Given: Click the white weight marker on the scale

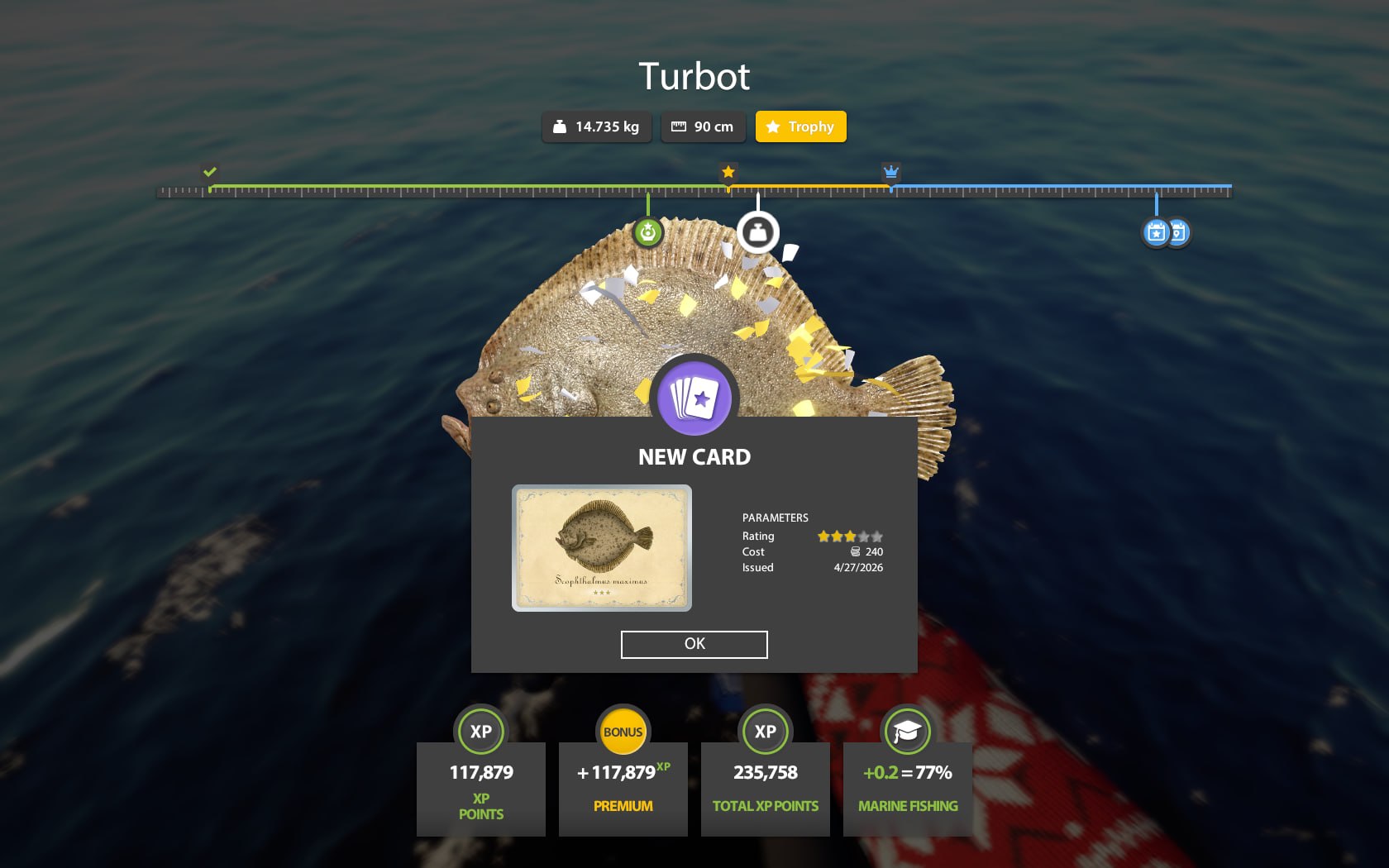Looking at the screenshot, I should 757,232.
